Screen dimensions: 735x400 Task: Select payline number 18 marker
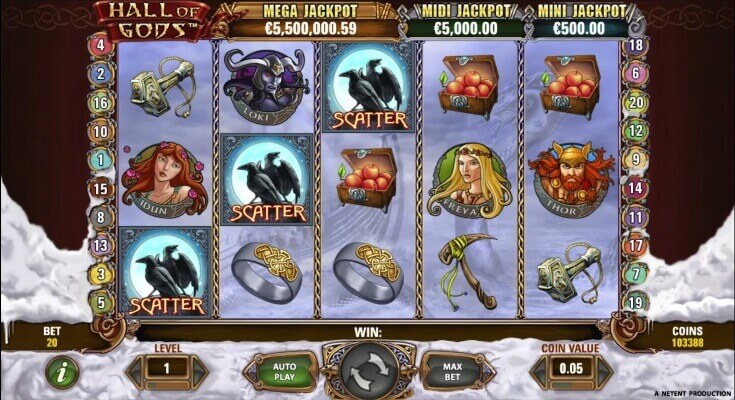pyautogui.click(x=633, y=45)
